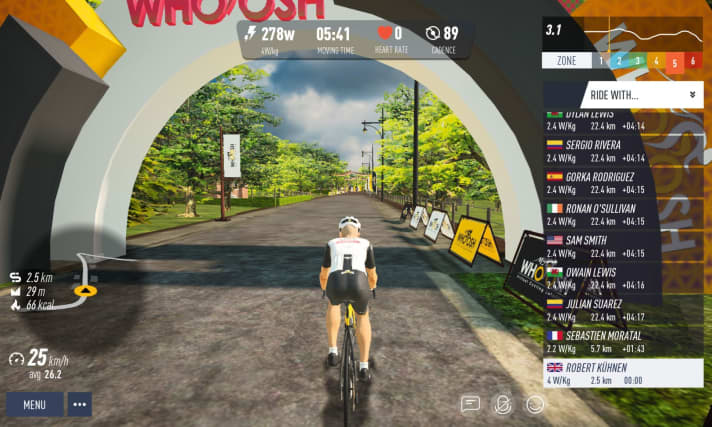Viewport: 712px width, 427px height.
Task: Click the highlighted Robert Kühnen row
Action: point(622,373)
